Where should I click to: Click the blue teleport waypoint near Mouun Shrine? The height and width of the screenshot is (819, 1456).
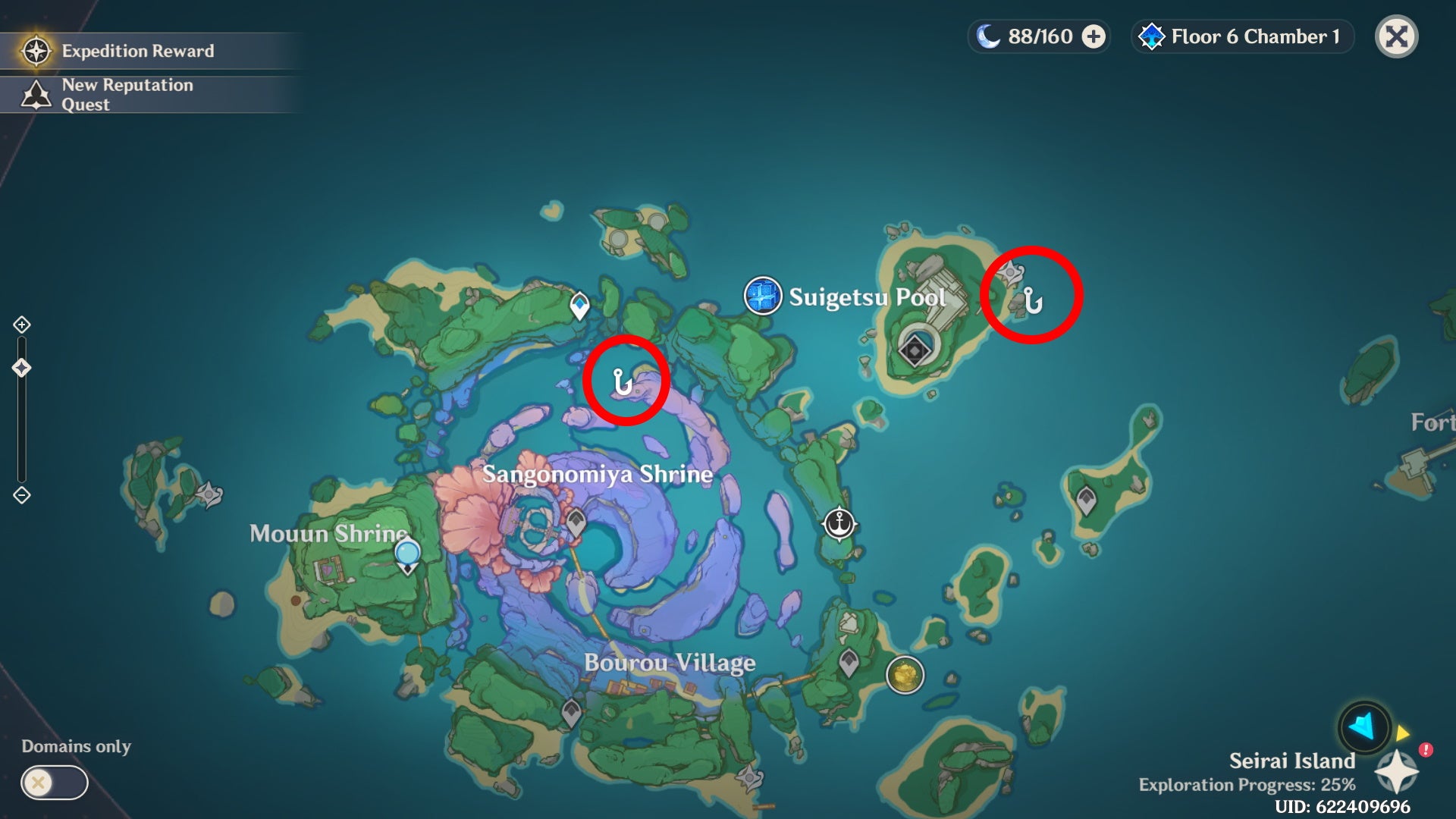click(407, 552)
